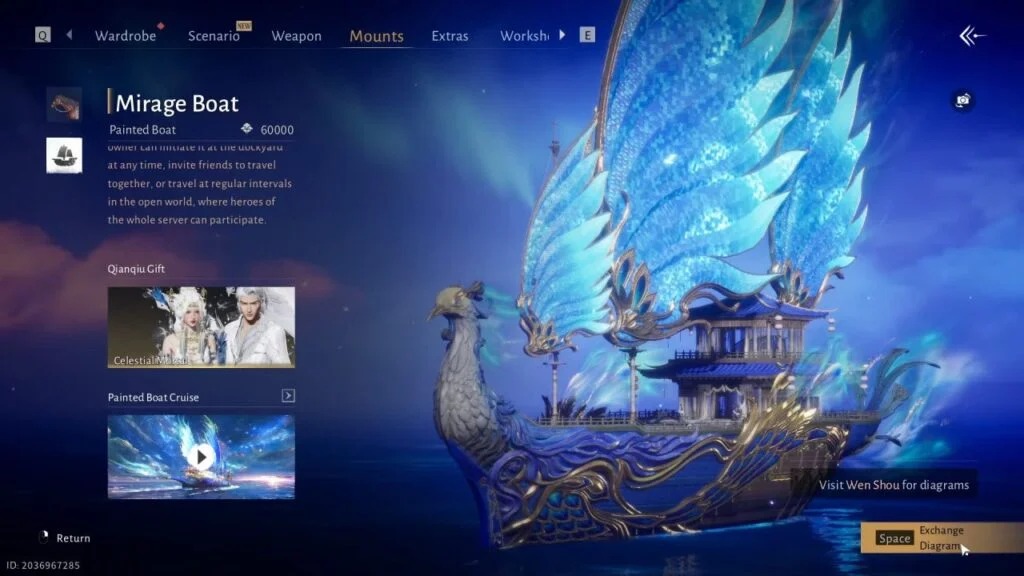Screen dimensions: 1024x576
Task: Open the camera photo mode icon
Action: pos(962,100)
